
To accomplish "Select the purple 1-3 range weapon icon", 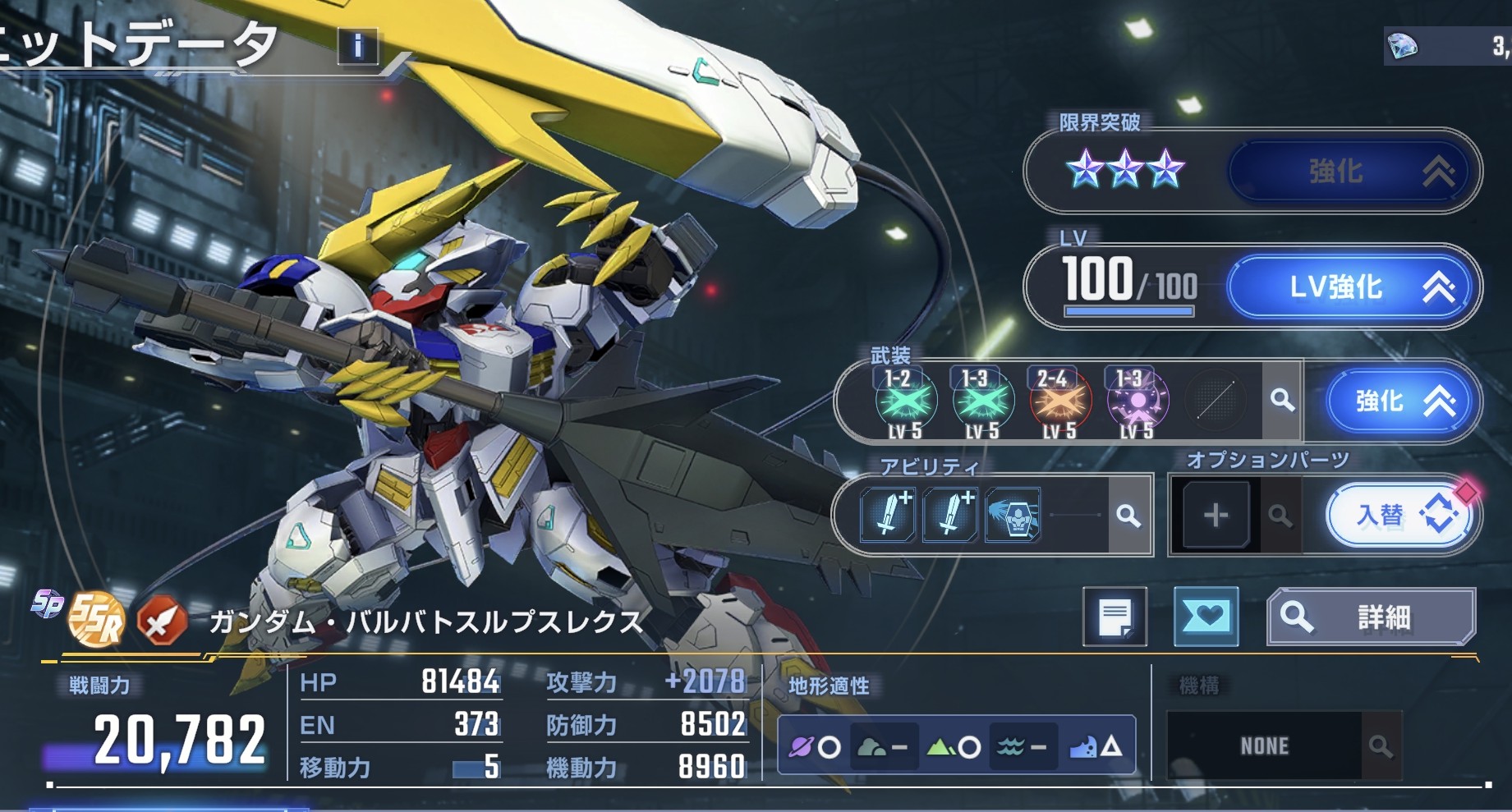I will [x=1137, y=402].
